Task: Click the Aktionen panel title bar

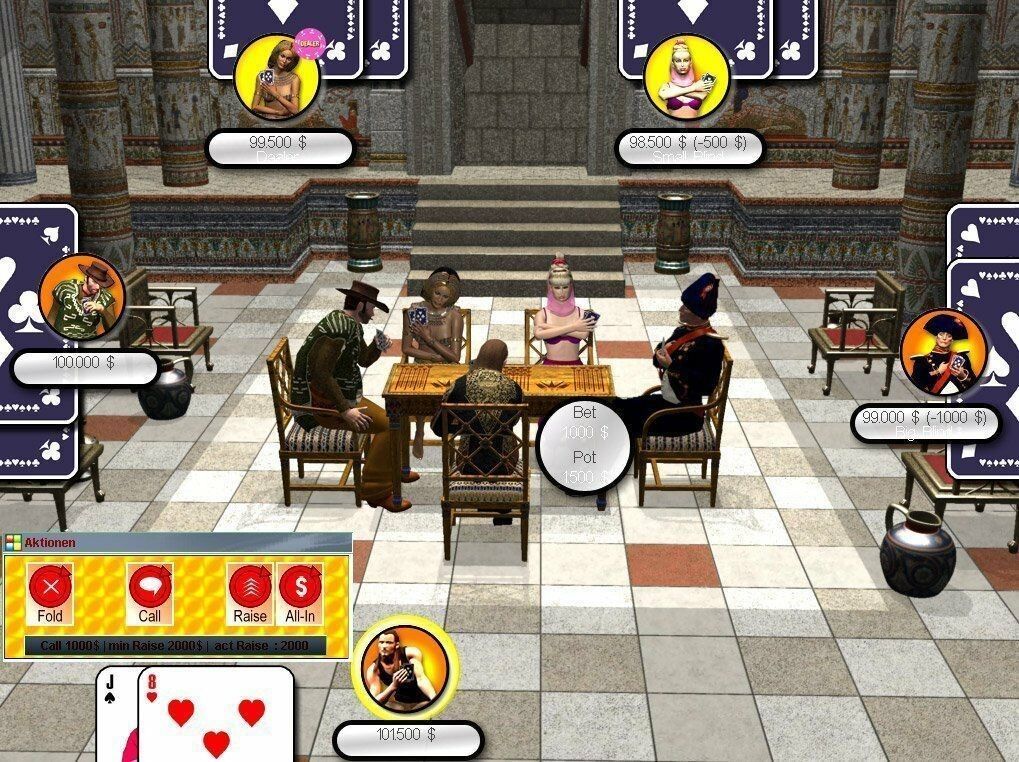Action: (177, 543)
